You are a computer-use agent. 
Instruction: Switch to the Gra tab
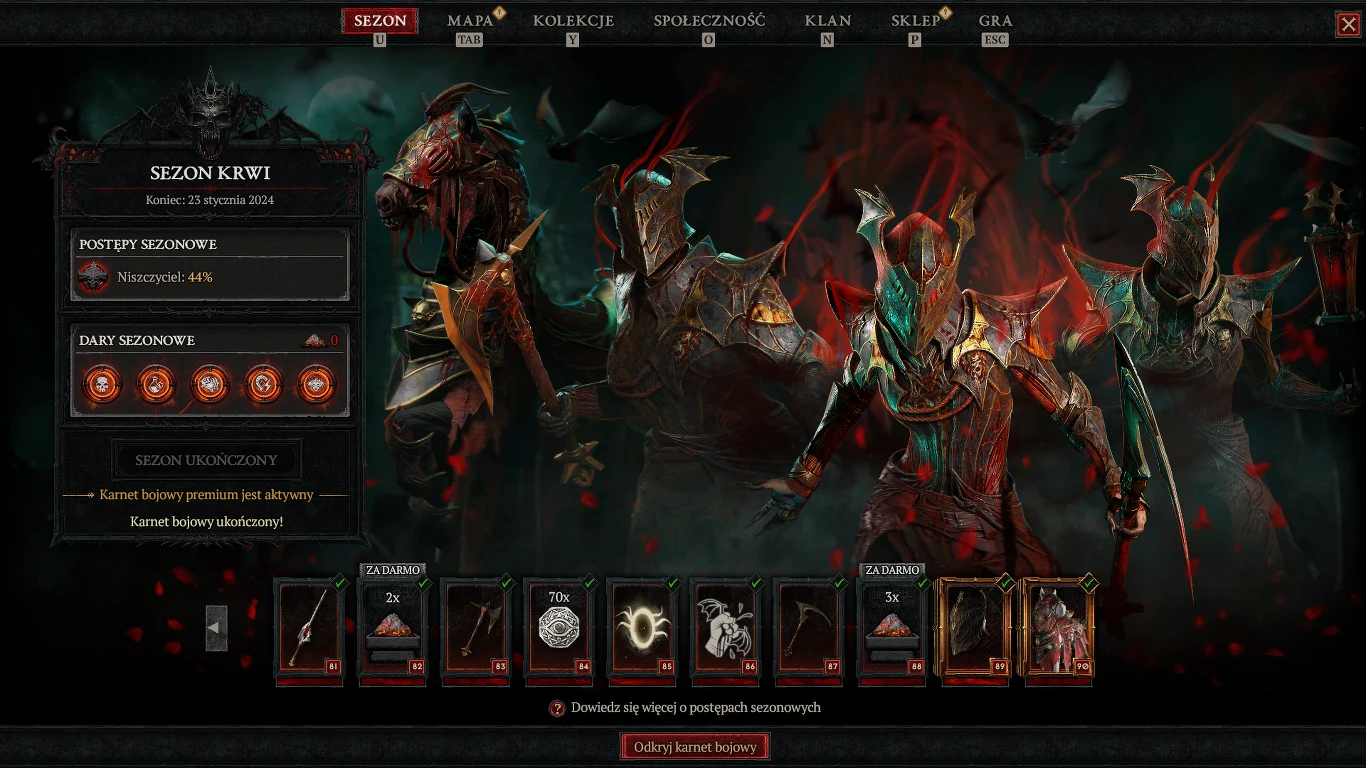(995, 21)
